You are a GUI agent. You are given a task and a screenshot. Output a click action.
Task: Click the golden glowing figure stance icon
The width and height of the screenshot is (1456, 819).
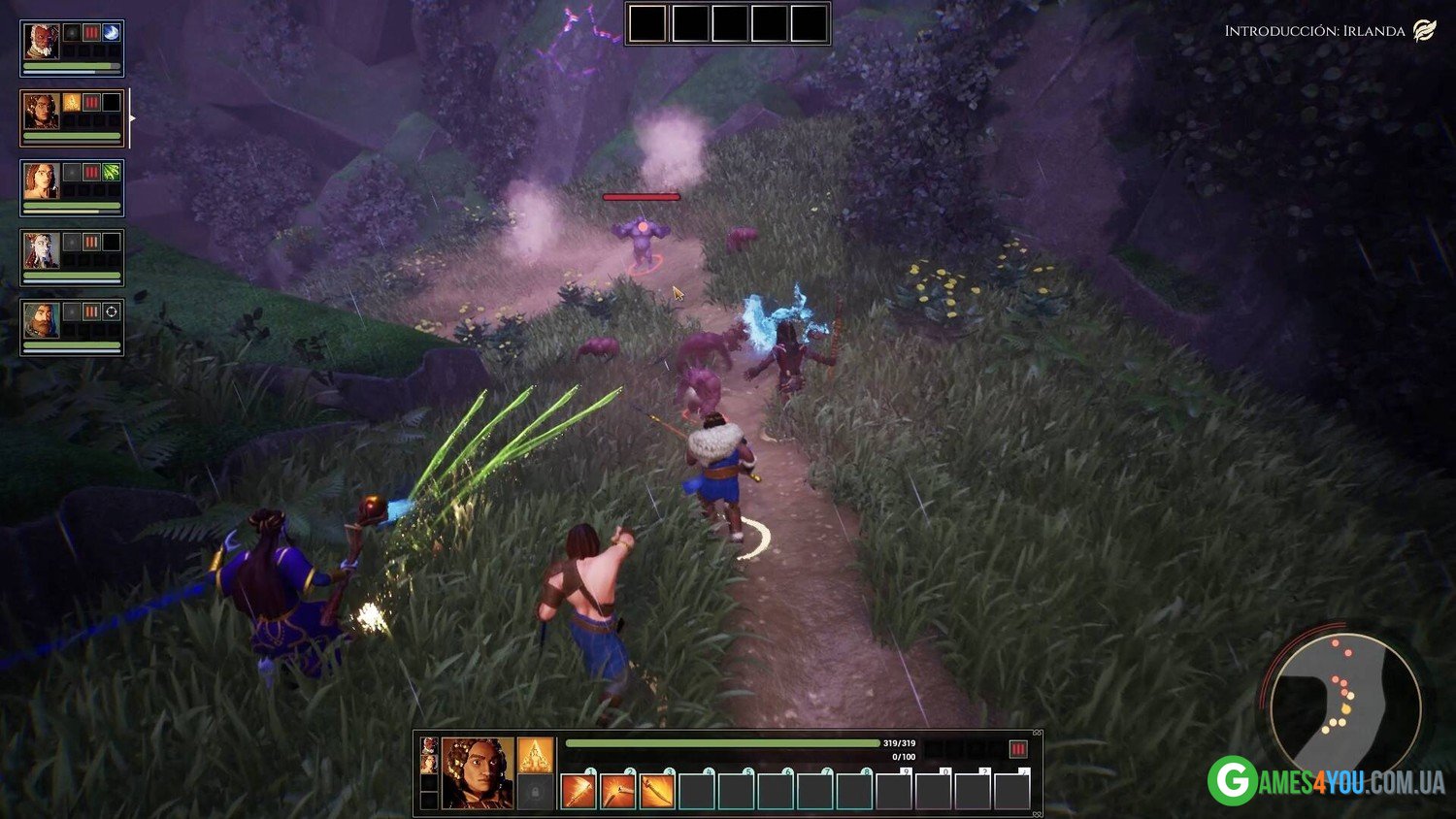point(535,755)
